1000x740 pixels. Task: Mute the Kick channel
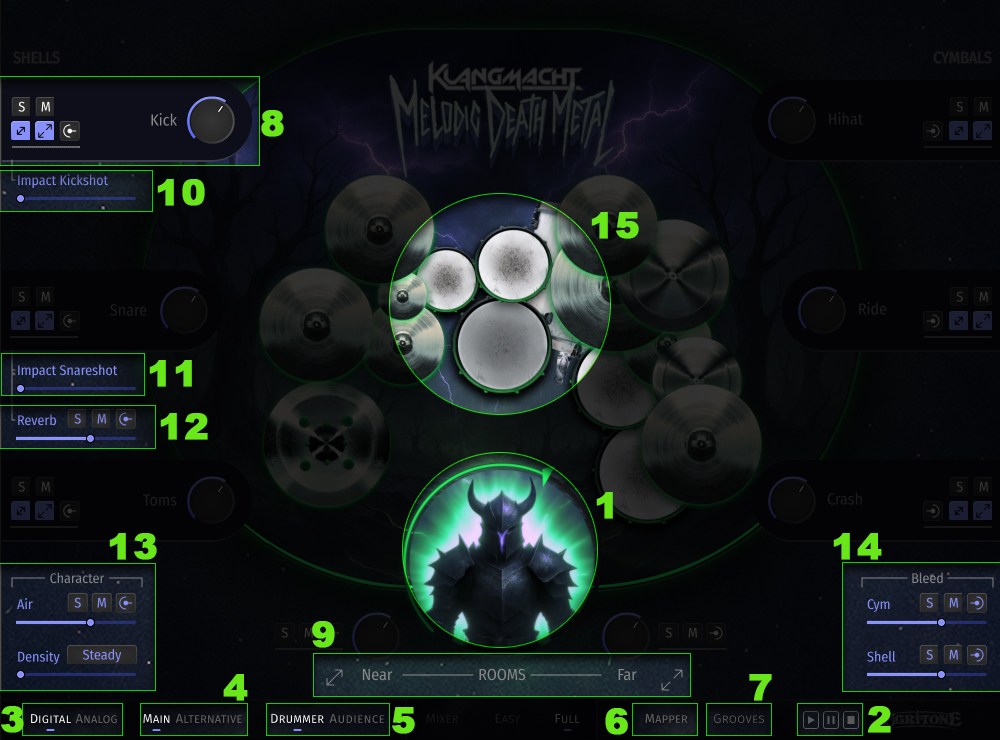pyautogui.click(x=45, y=106)
